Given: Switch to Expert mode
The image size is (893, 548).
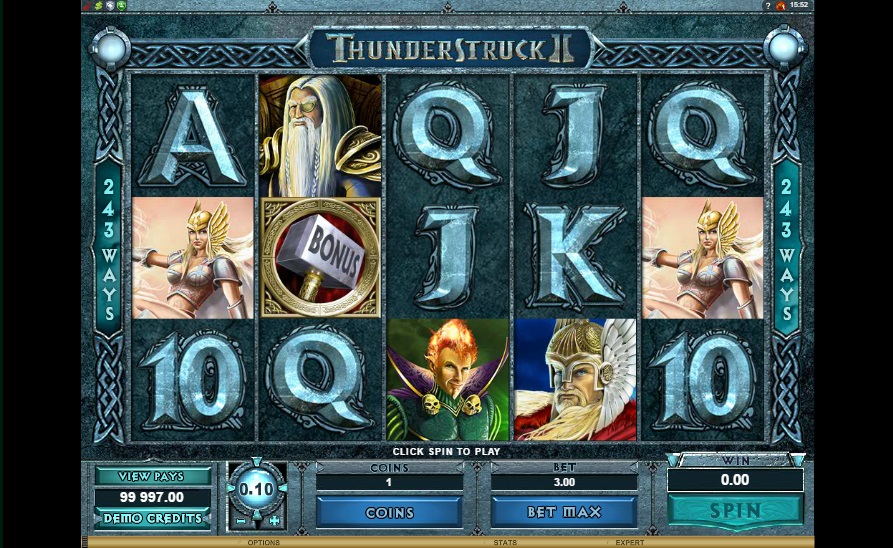Looking at the screenshot, I should coord(629,543).
